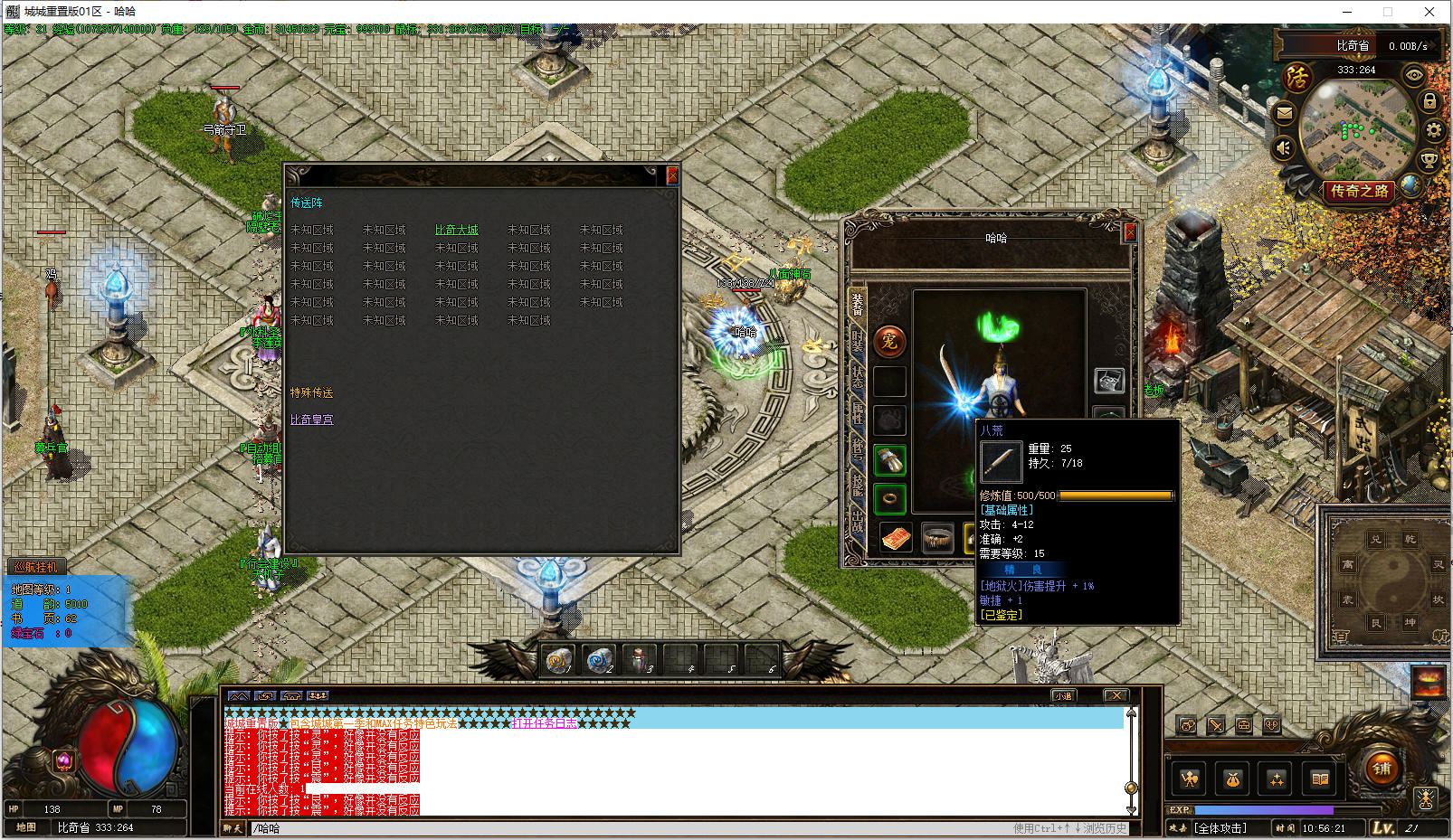
Task: Teleport to 比奇大城 destination
Action: tap(456, 230)
